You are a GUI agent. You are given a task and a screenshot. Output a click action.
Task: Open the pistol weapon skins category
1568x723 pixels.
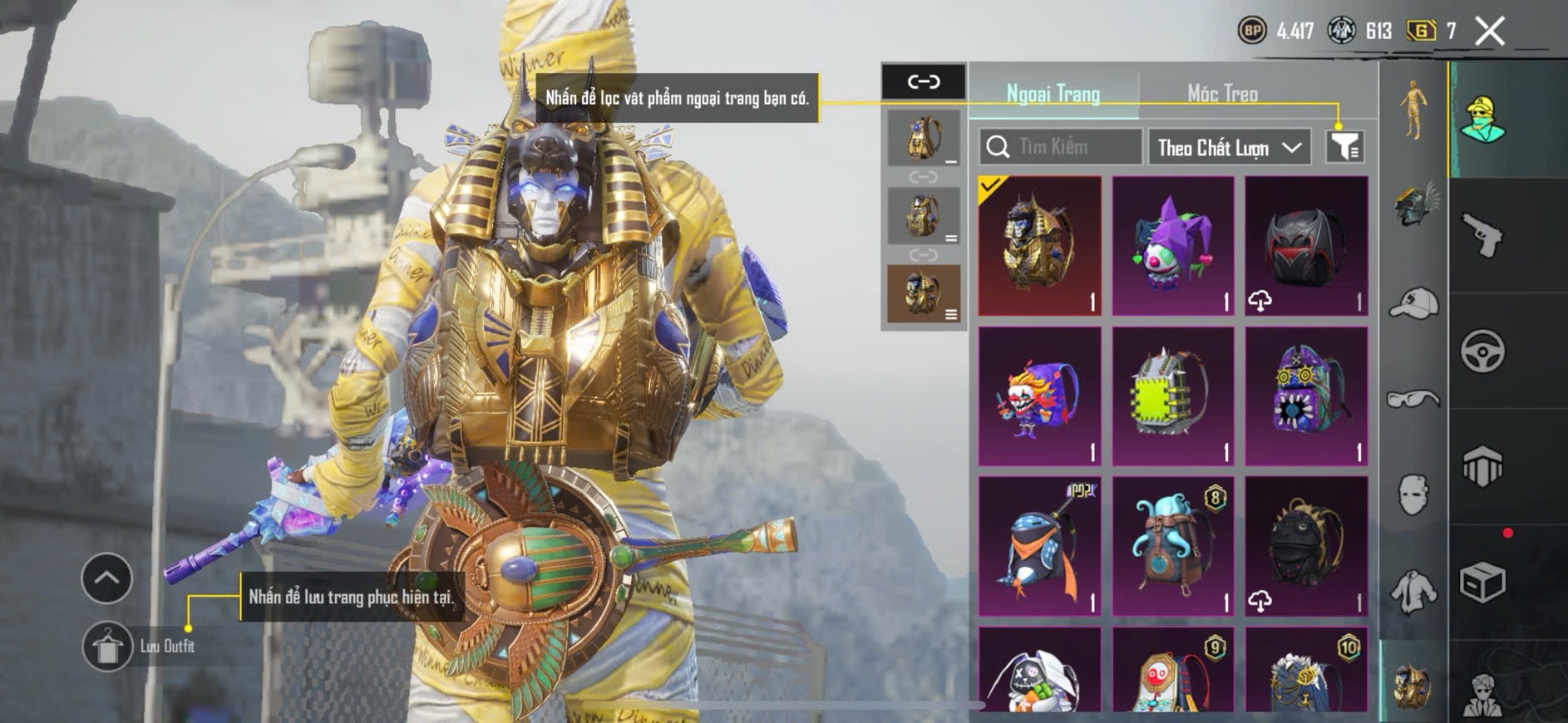click(x=1483, y=235)
